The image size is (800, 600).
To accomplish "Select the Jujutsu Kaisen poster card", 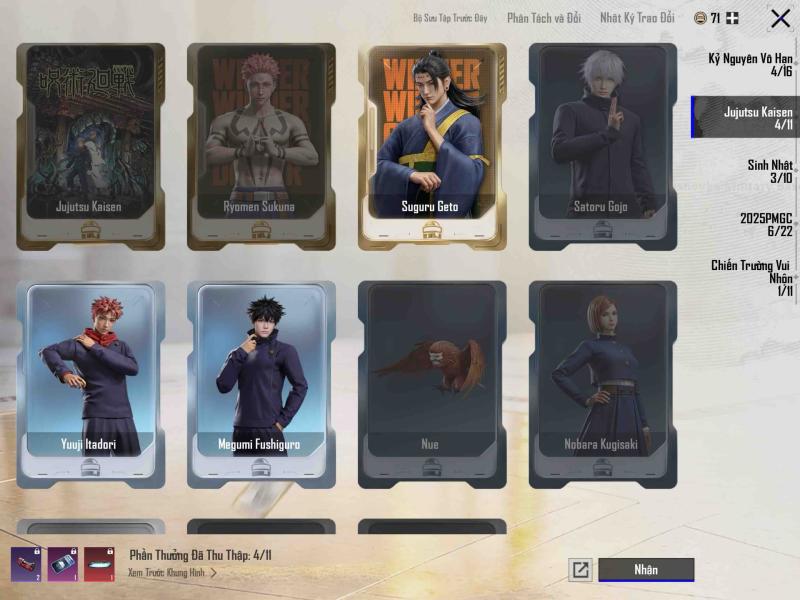I will tap(91, 146).
